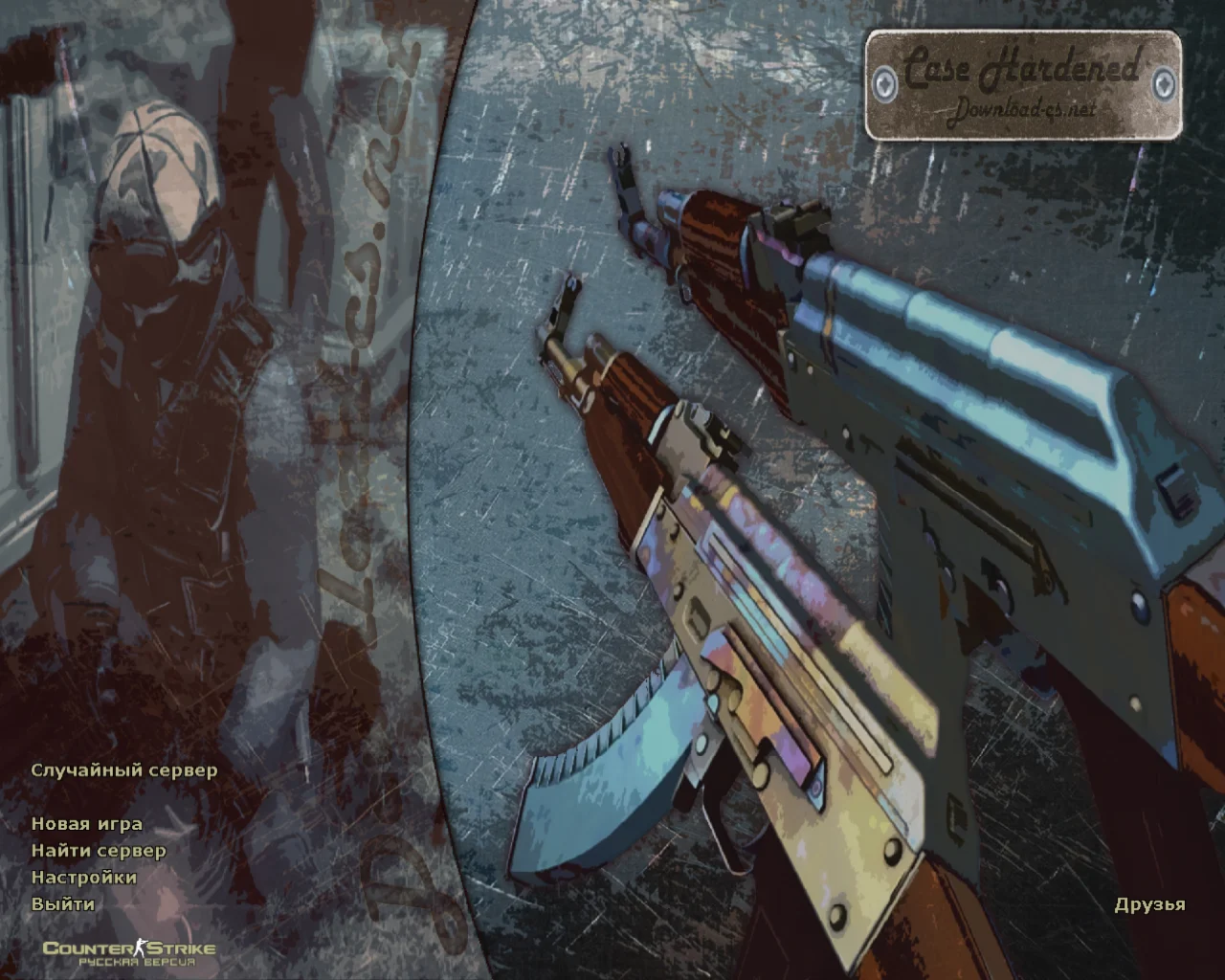The width and height of the screenshot is (1225, 980).
Task: Open the Настройки settings menu
Action: (84, 878)
